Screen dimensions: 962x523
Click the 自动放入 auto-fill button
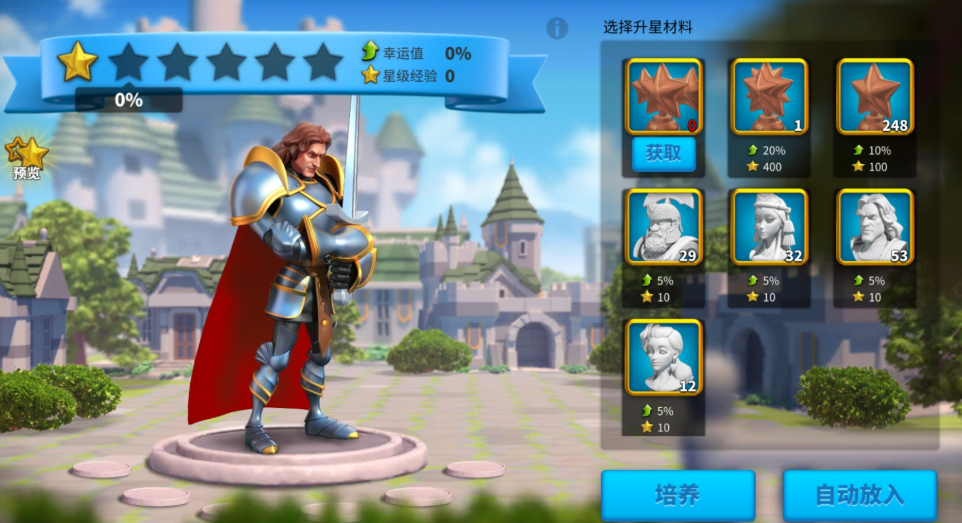[x=859, y=495]
